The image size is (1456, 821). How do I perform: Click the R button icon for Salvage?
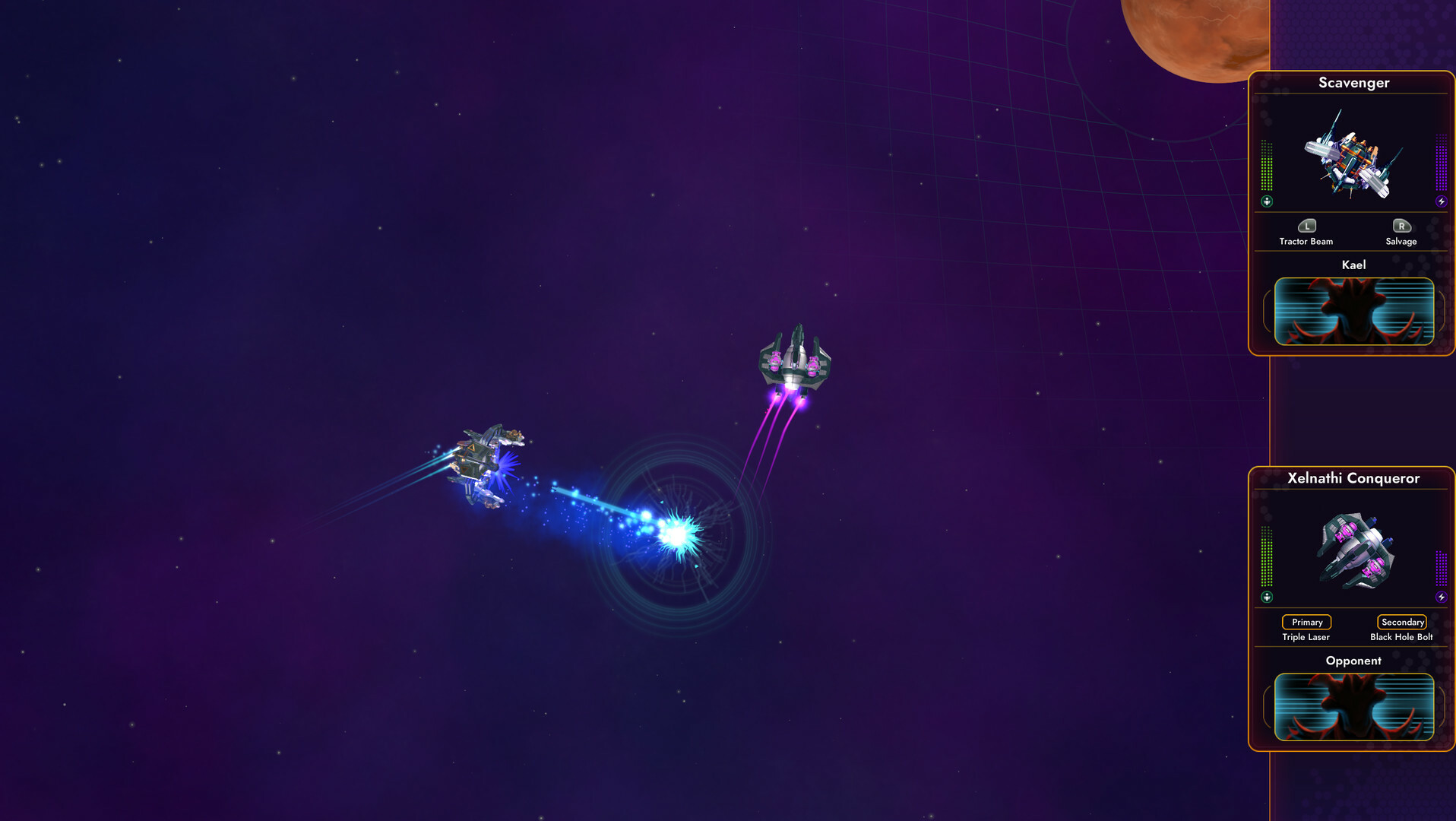pos(1401,226)
